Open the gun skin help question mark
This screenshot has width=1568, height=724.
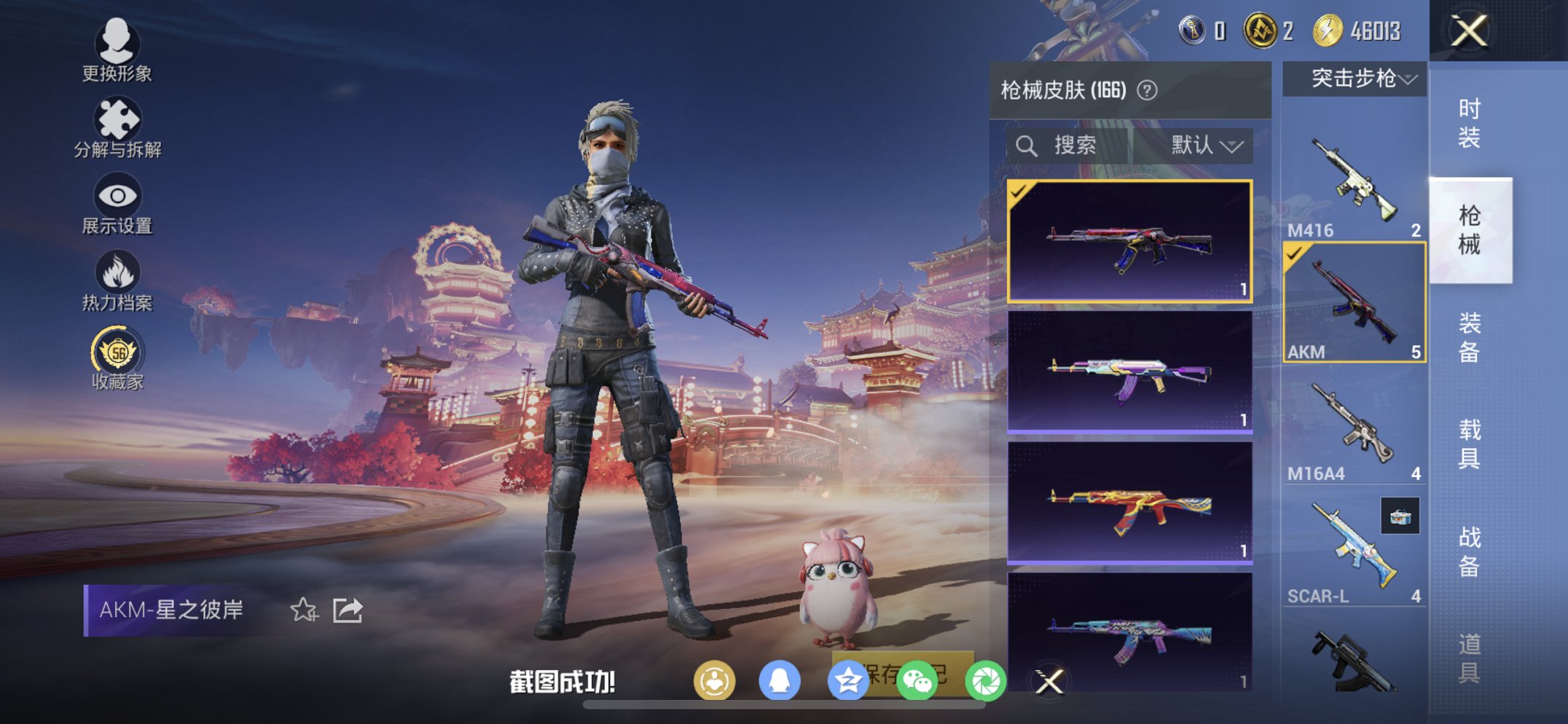coord(1147,91)
